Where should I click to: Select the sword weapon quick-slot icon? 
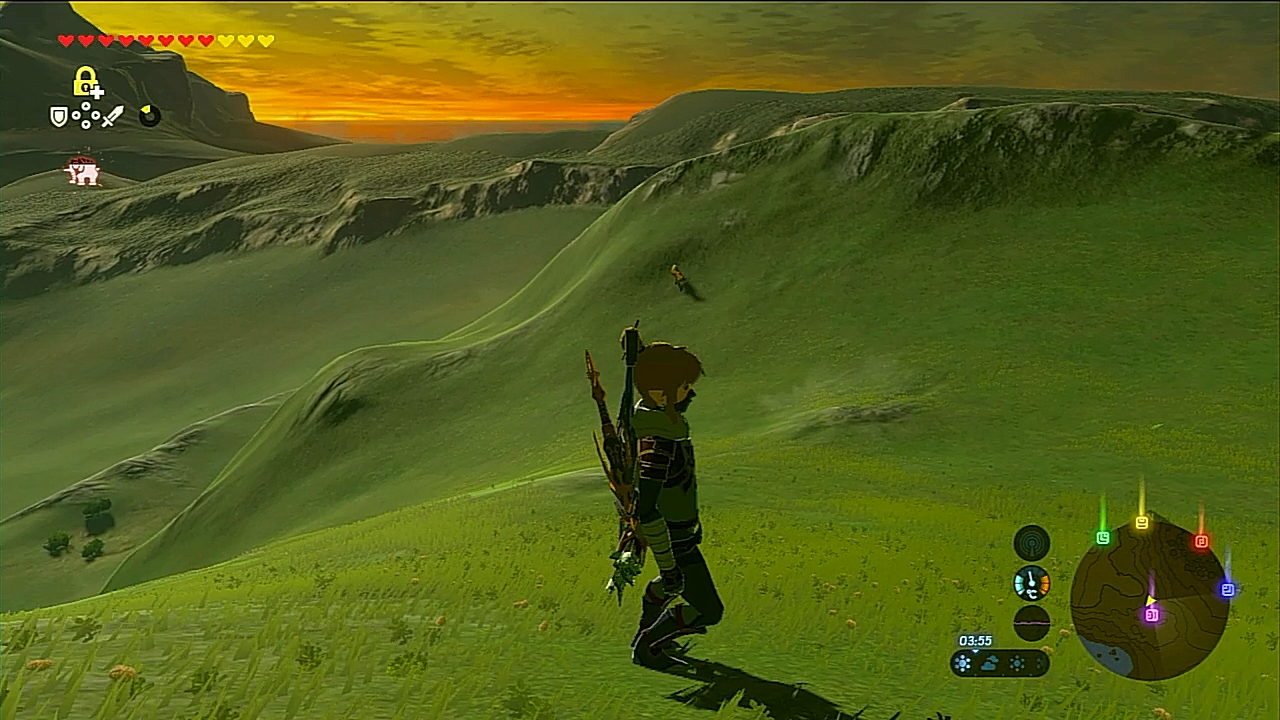[112, 117]
